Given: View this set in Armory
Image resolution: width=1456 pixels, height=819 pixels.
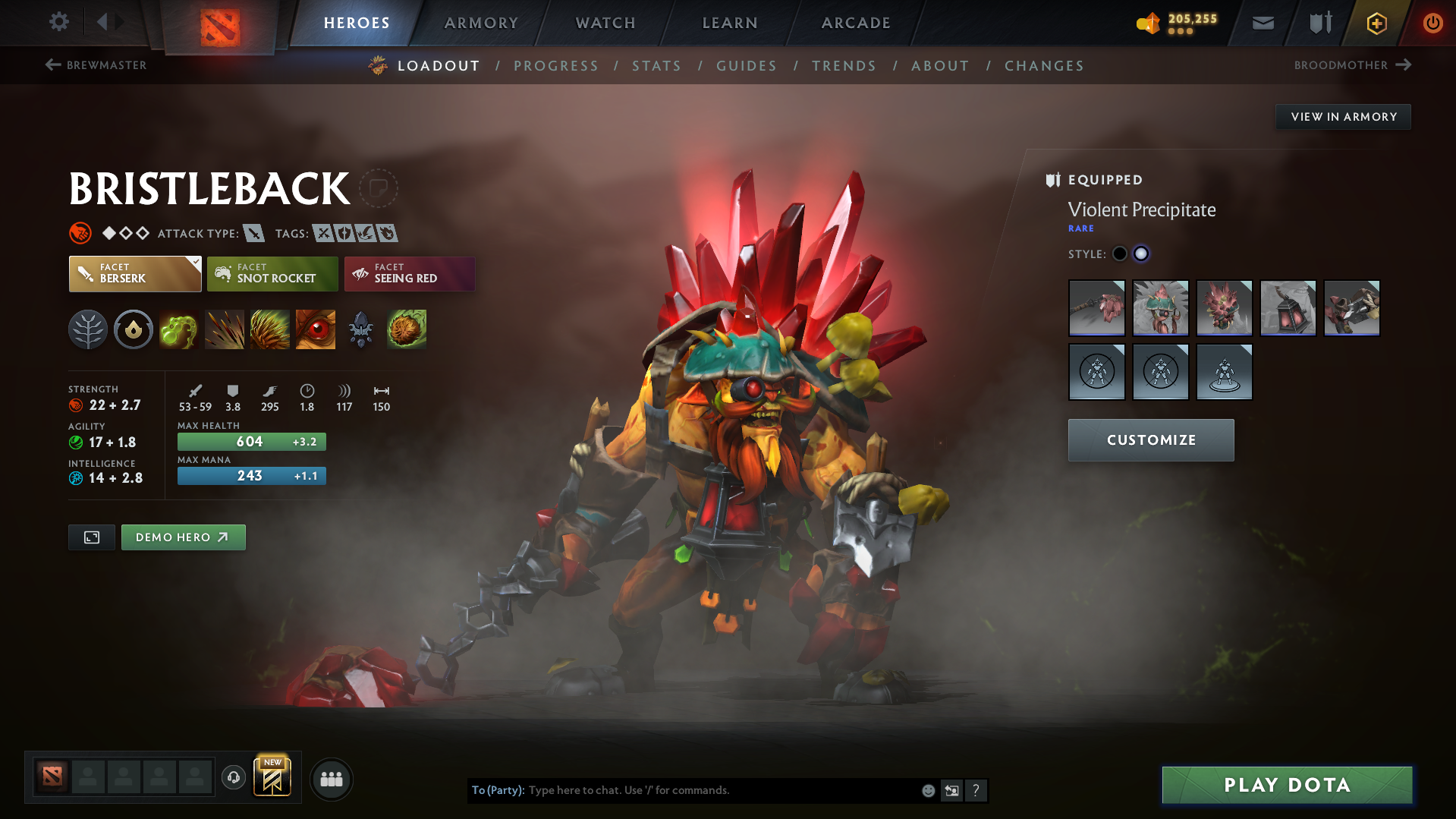Looking at the screenshot, I should tap(1343, 117).
